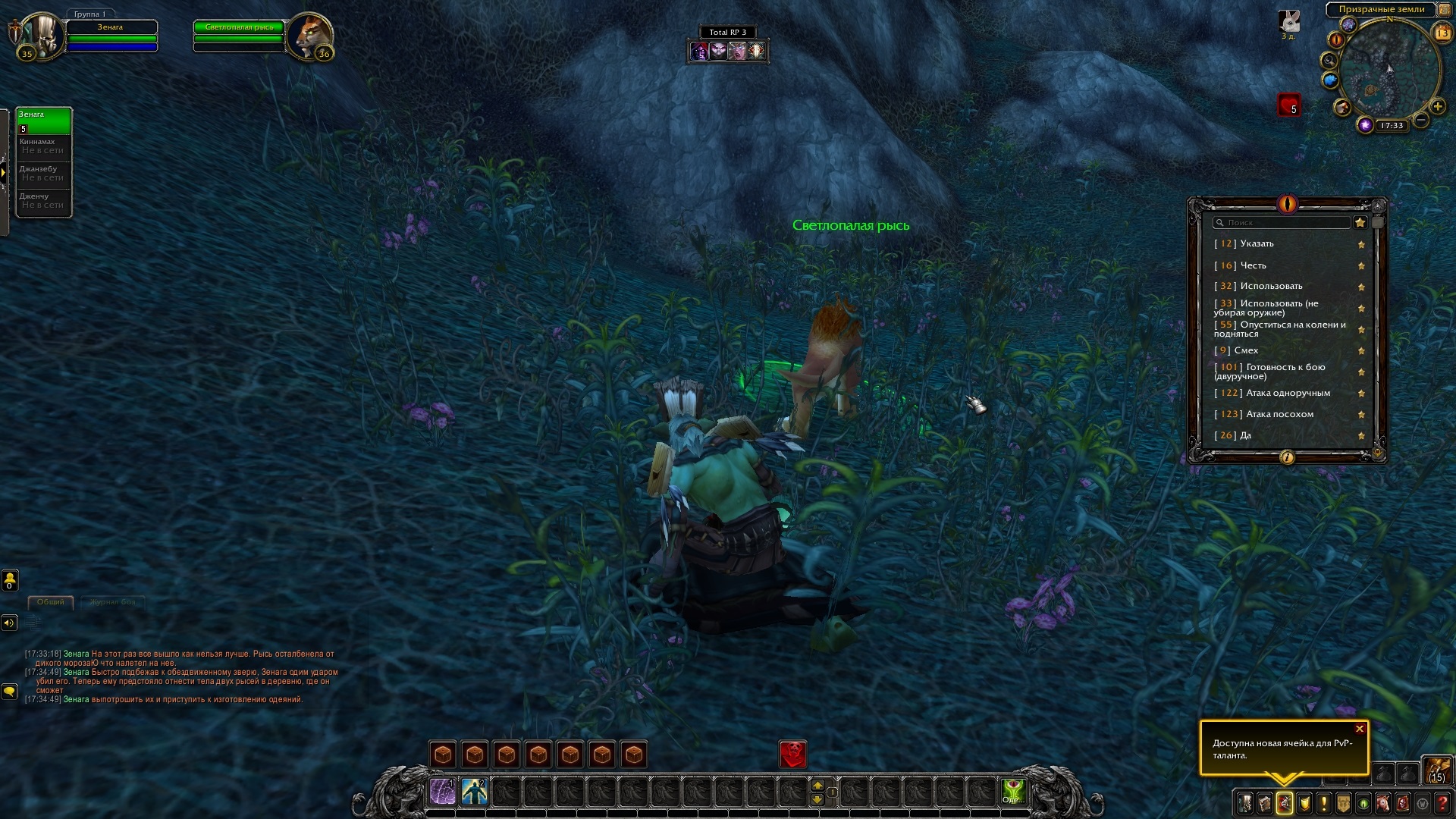Click the minimap zoom-in plus button
This screenshot has width=1456, height=819.
(x=1437, y=107)
